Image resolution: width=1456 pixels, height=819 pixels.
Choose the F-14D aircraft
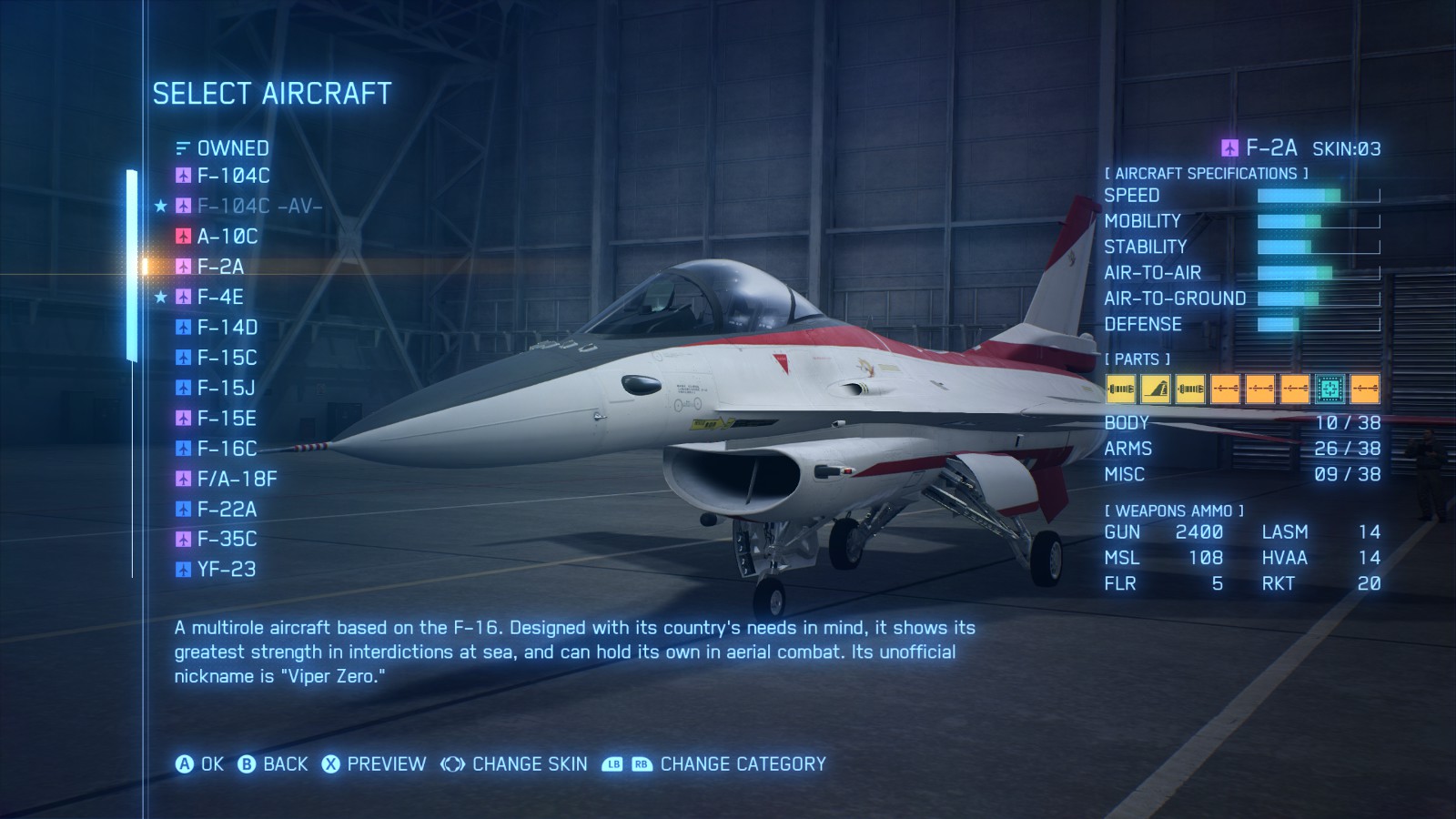pos(227,328)
